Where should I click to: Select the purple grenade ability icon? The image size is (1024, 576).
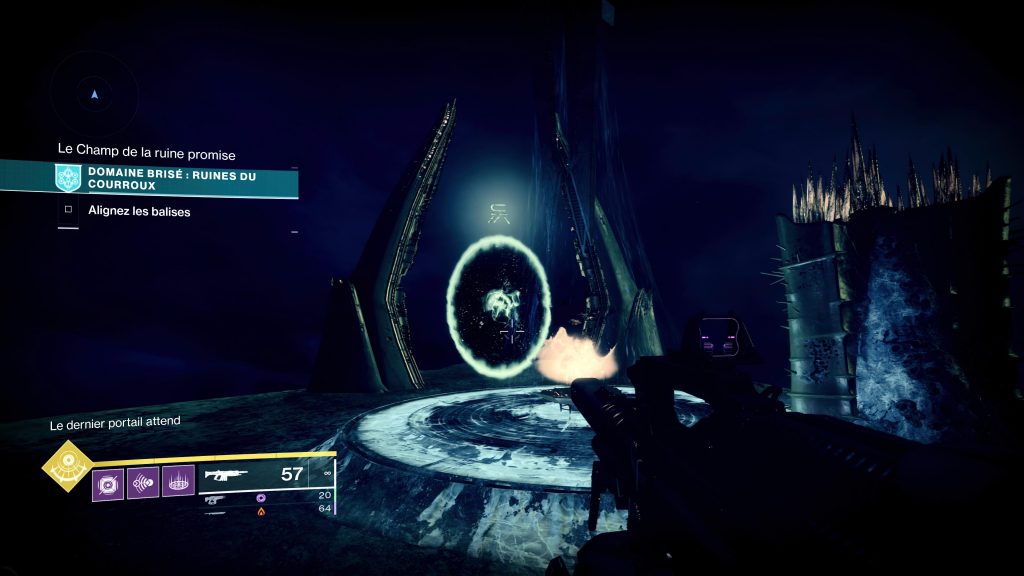point(108,486)
